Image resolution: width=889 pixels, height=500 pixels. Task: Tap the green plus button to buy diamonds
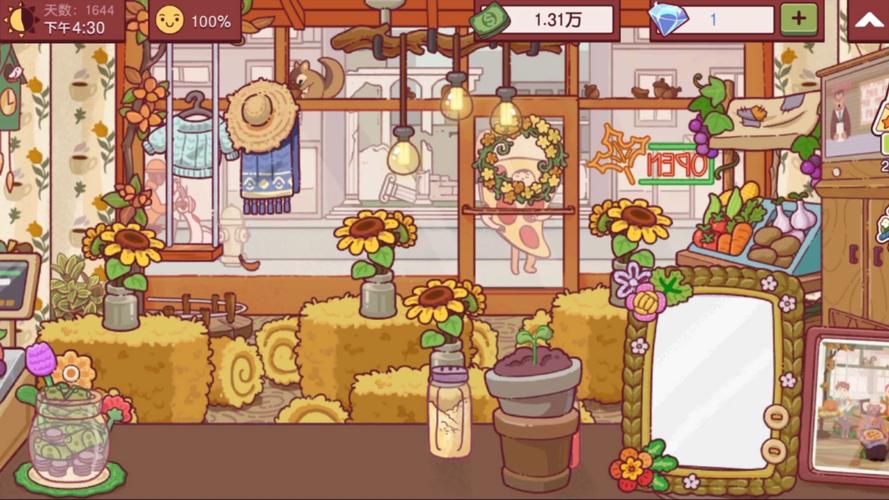tap(798, 19)
